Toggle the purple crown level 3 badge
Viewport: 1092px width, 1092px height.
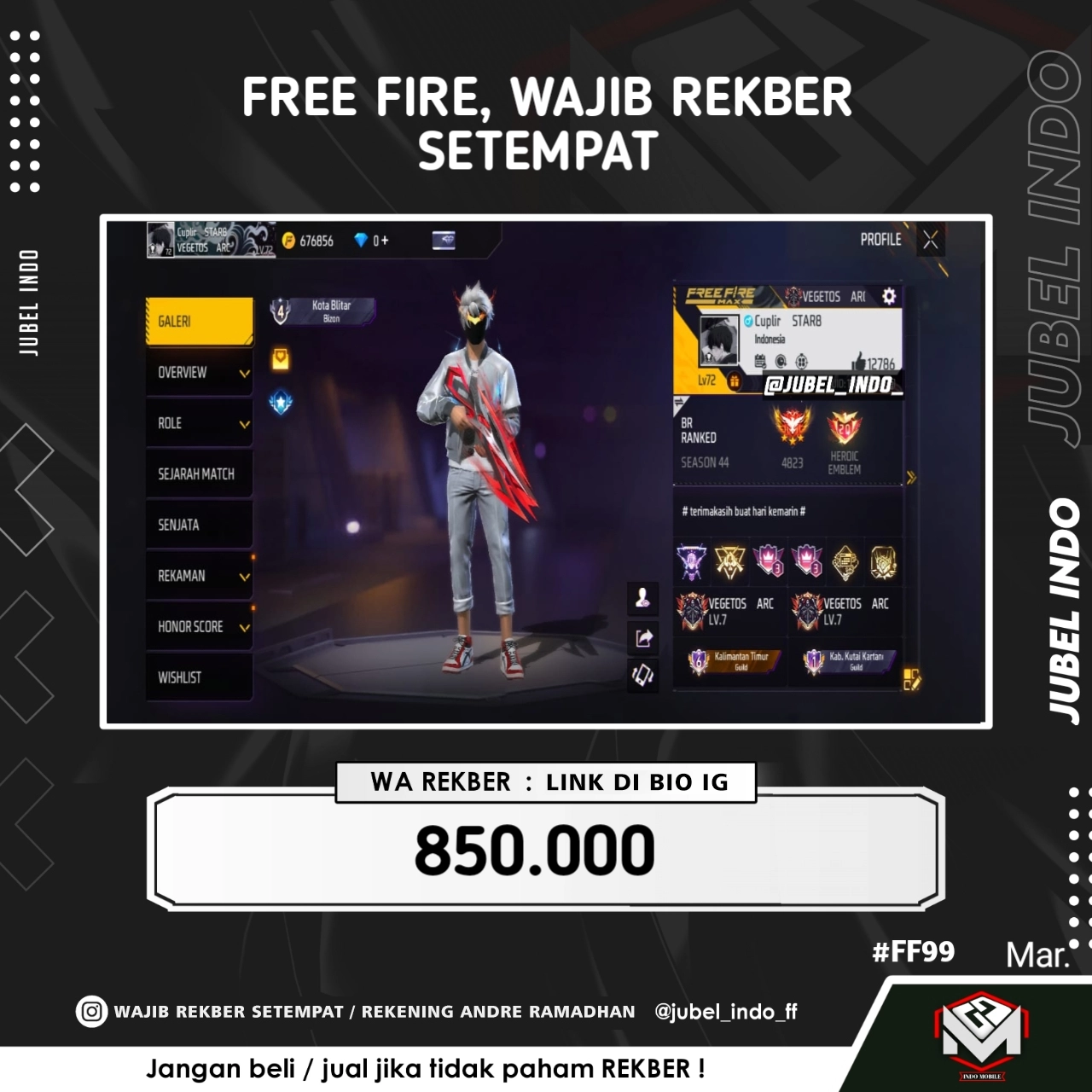click(767, 562)
